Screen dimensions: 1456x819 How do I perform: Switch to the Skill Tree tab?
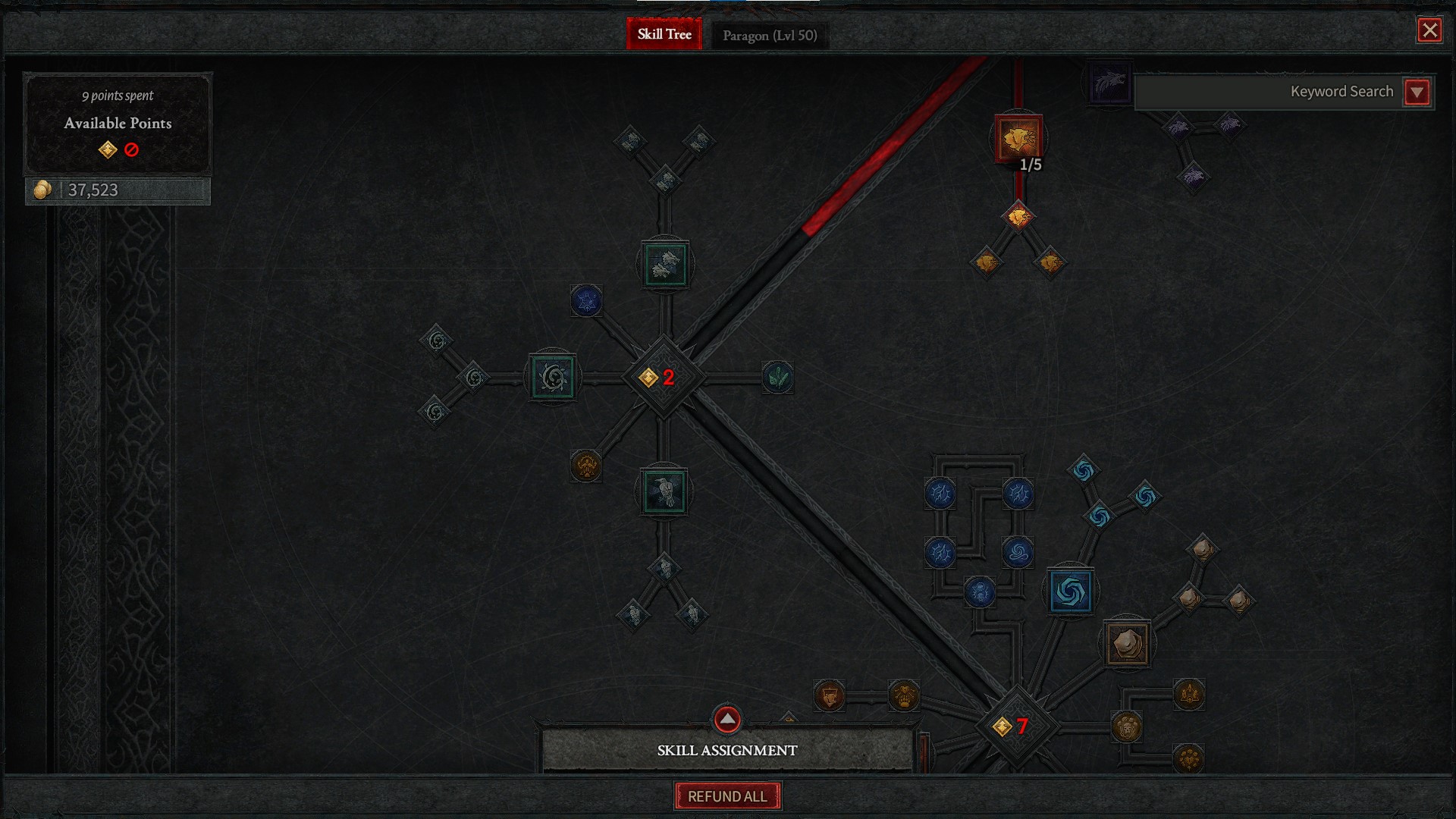[664, 34]
